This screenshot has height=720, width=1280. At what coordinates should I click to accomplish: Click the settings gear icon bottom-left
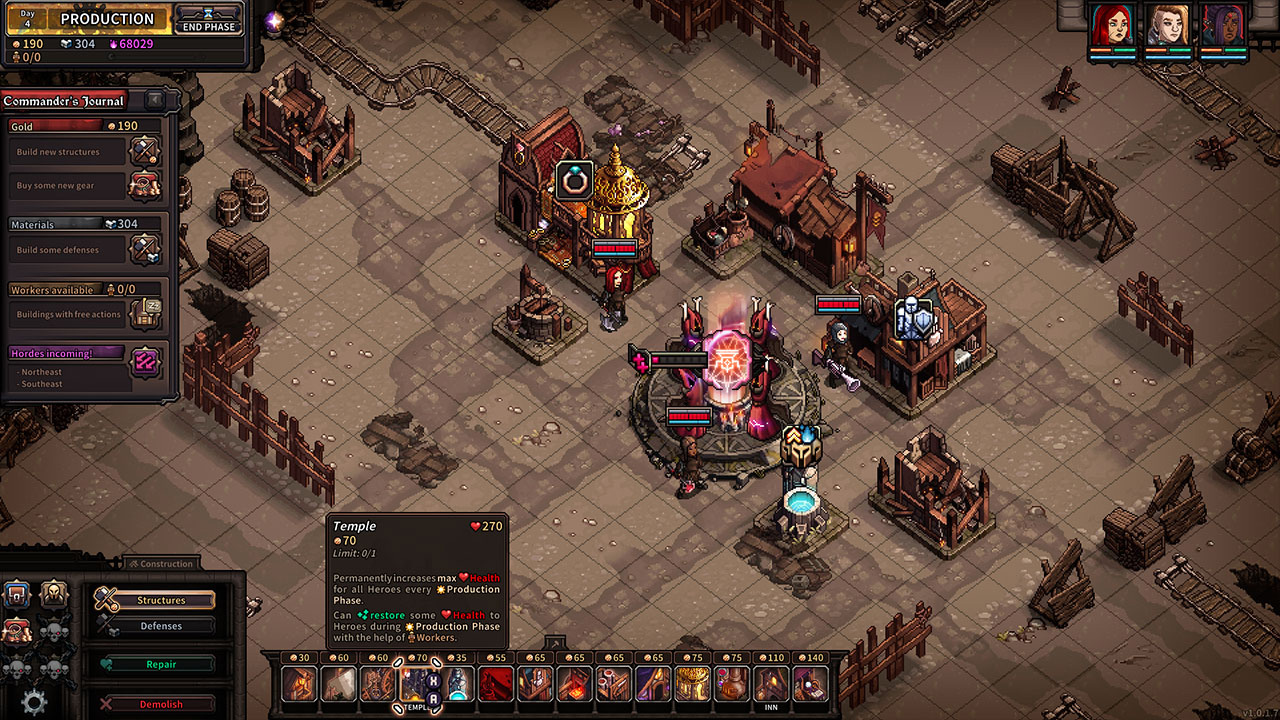[x=34, y=701]
